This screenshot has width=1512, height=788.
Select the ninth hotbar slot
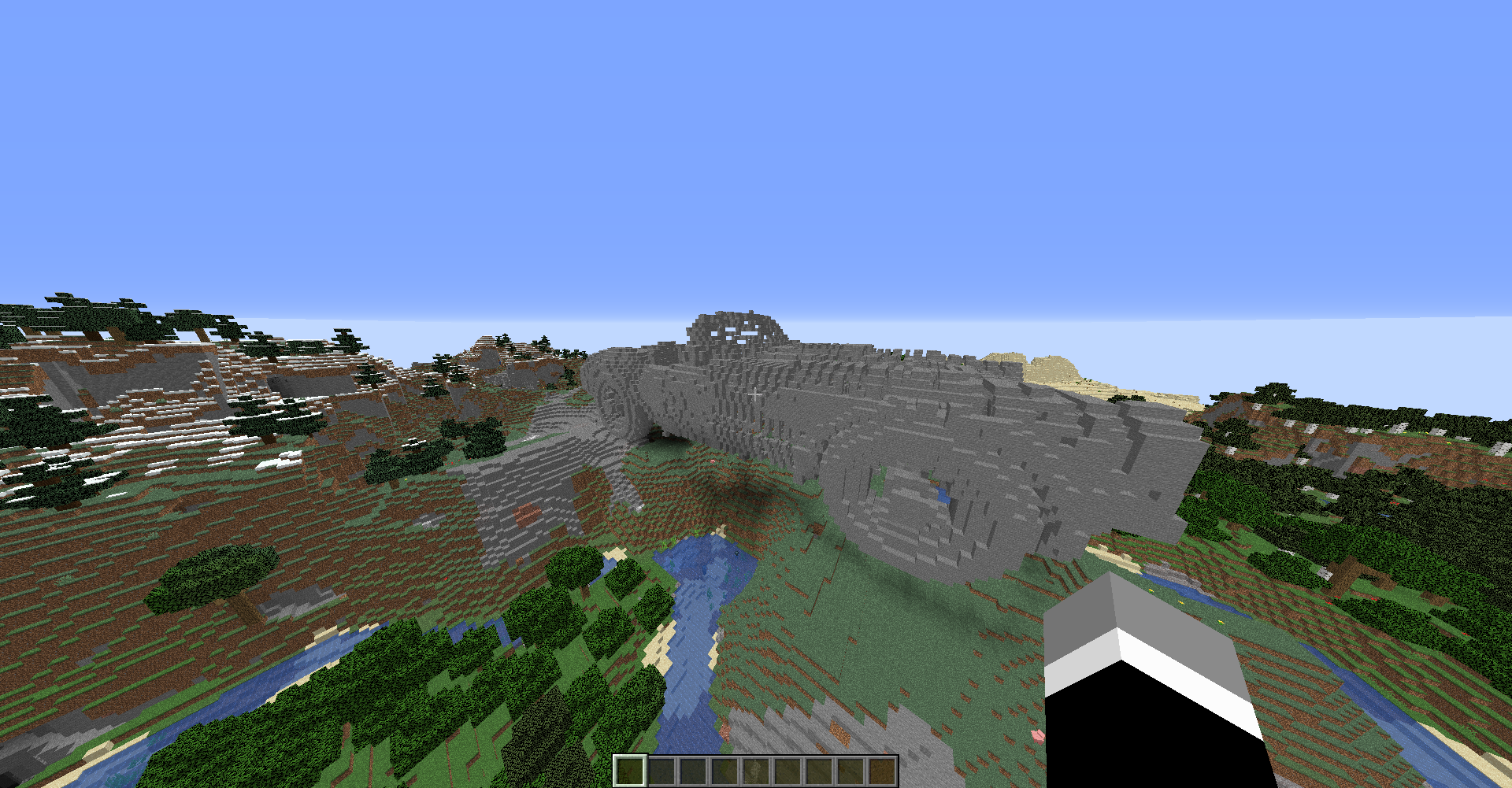click(884, 771)
